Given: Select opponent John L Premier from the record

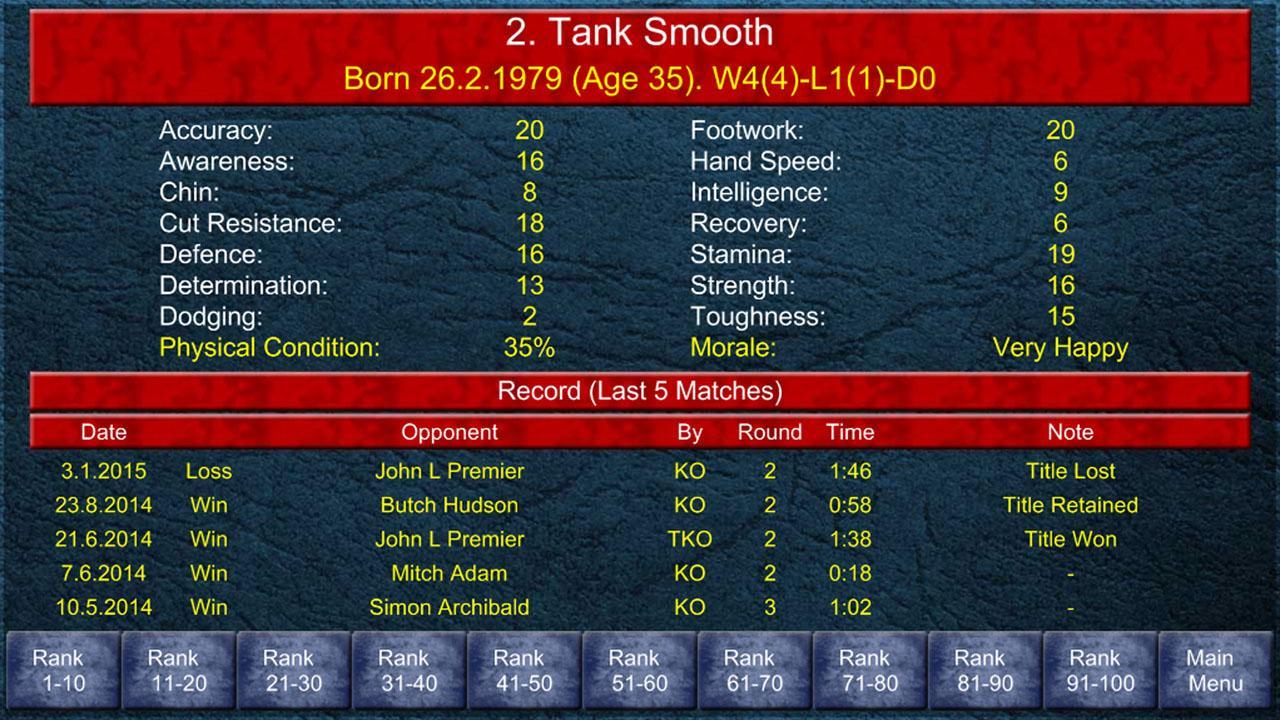Looking at the screenshot, I should pos(449,471).
